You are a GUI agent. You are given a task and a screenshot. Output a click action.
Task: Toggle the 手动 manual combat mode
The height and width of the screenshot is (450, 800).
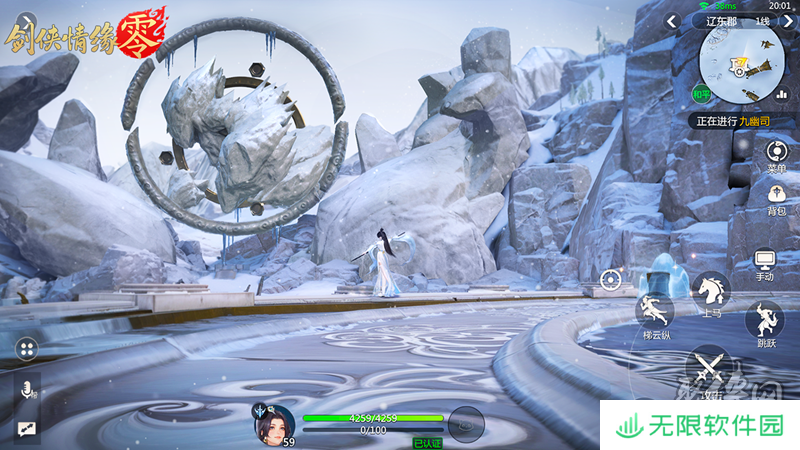[765, 264]
